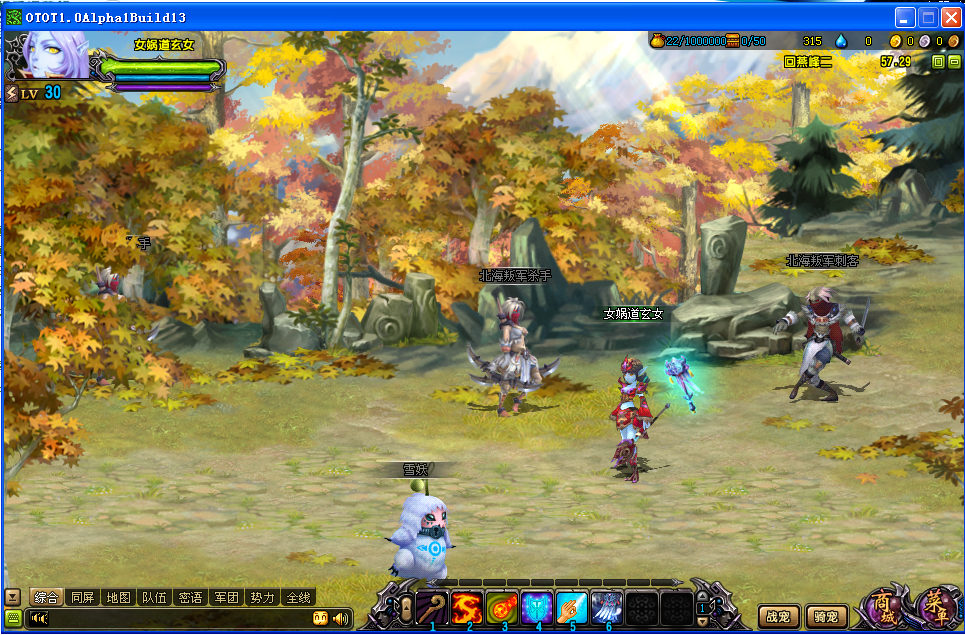
Task: Activate the blue shield skill in slot 4
Action: coord(537,607)
